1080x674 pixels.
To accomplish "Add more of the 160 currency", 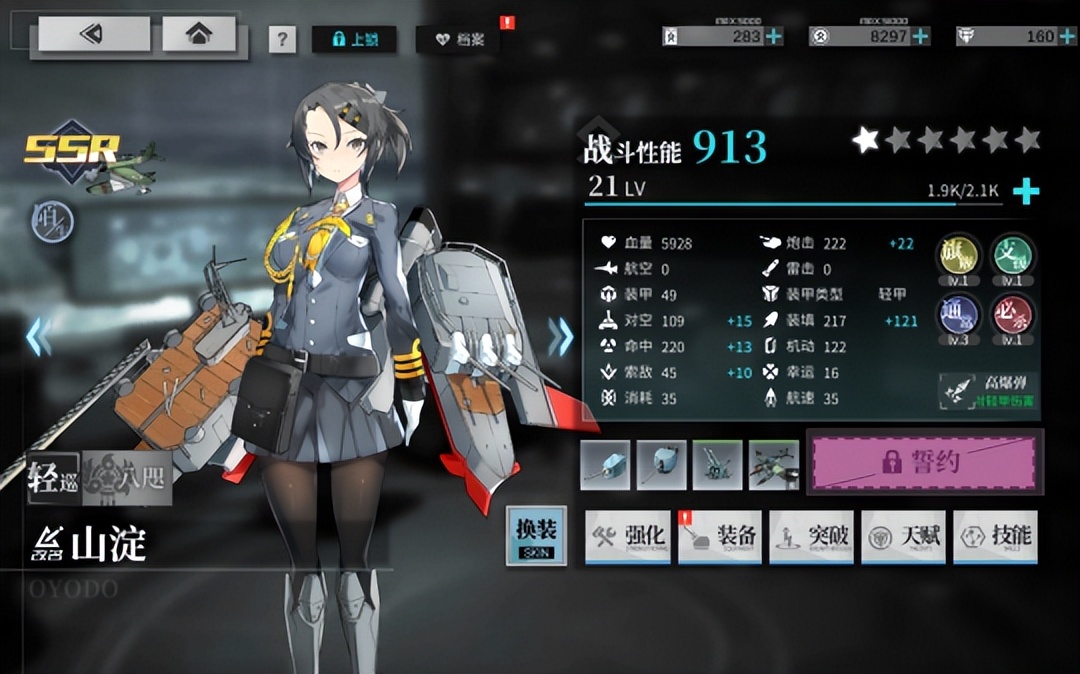I will pos(1066,36).
